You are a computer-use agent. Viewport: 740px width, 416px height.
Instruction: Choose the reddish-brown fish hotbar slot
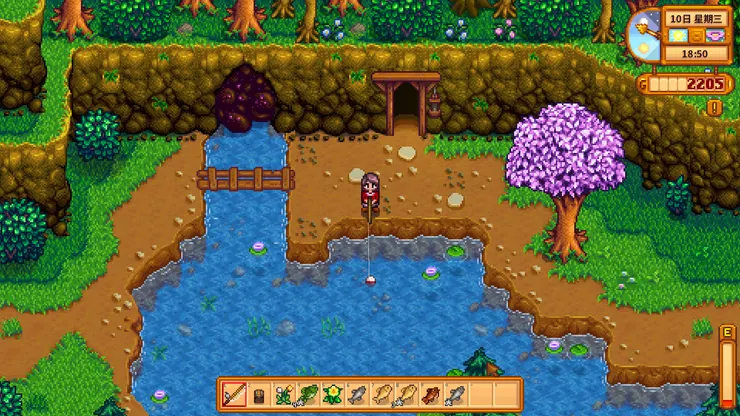click(x=431, y=394)
